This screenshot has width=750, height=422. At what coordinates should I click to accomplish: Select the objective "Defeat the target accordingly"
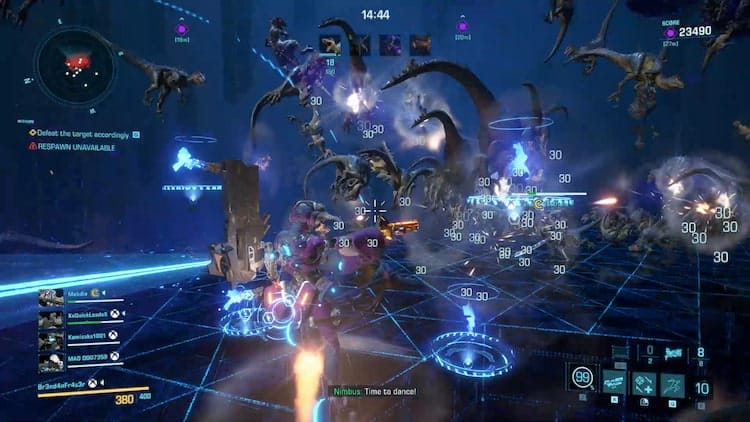(x=85, y=133)
